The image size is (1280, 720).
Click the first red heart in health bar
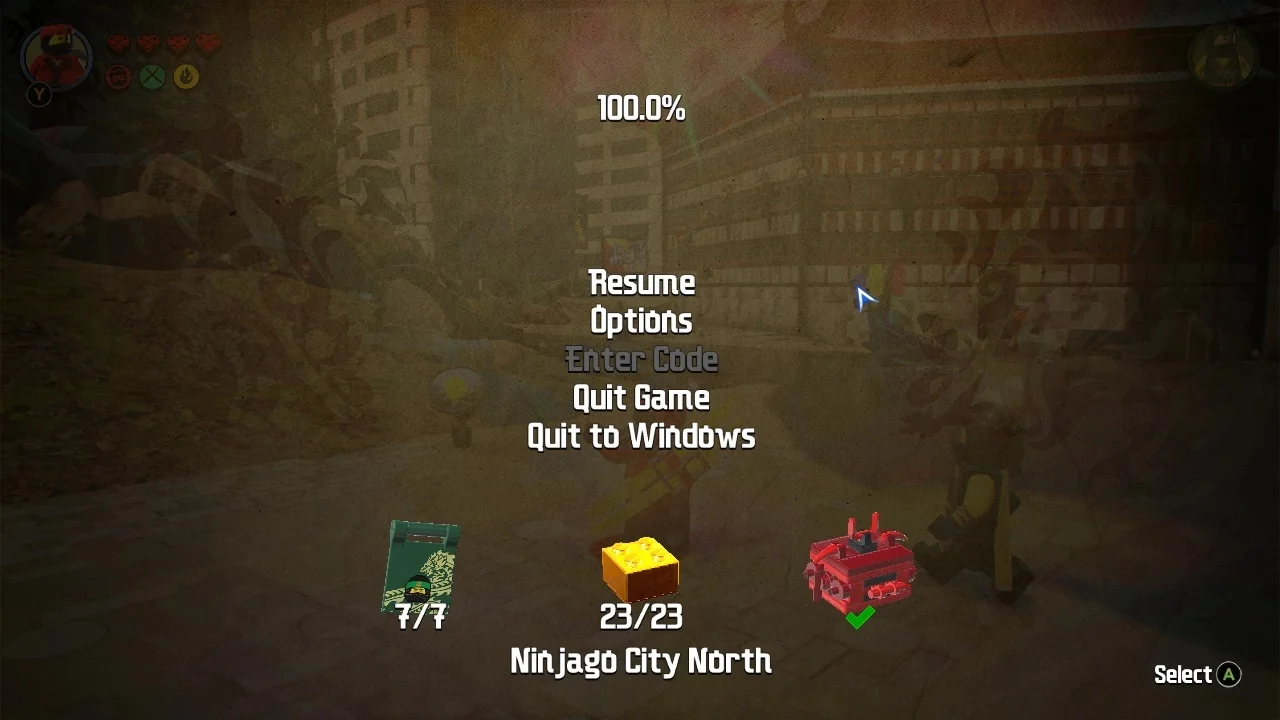click(x=118, y=43)
